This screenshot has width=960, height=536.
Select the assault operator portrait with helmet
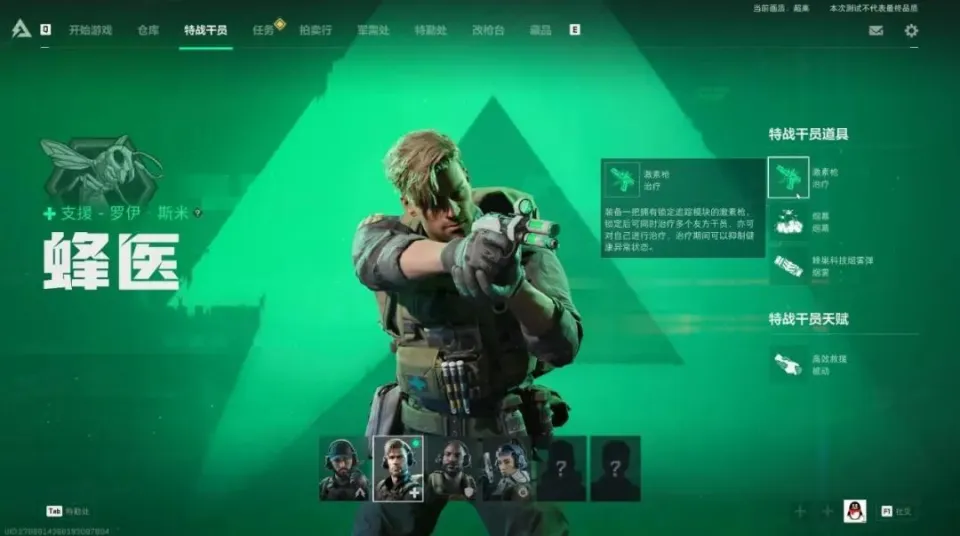pyautogui.click(x=343, y=468)
